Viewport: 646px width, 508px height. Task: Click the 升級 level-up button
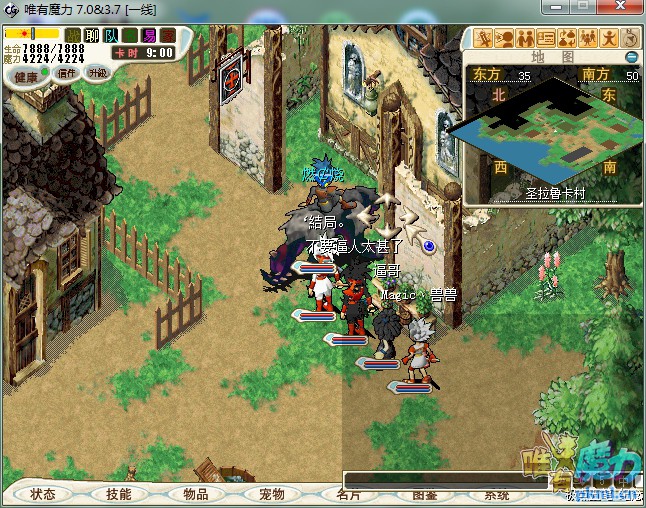[x=98, y=74]
